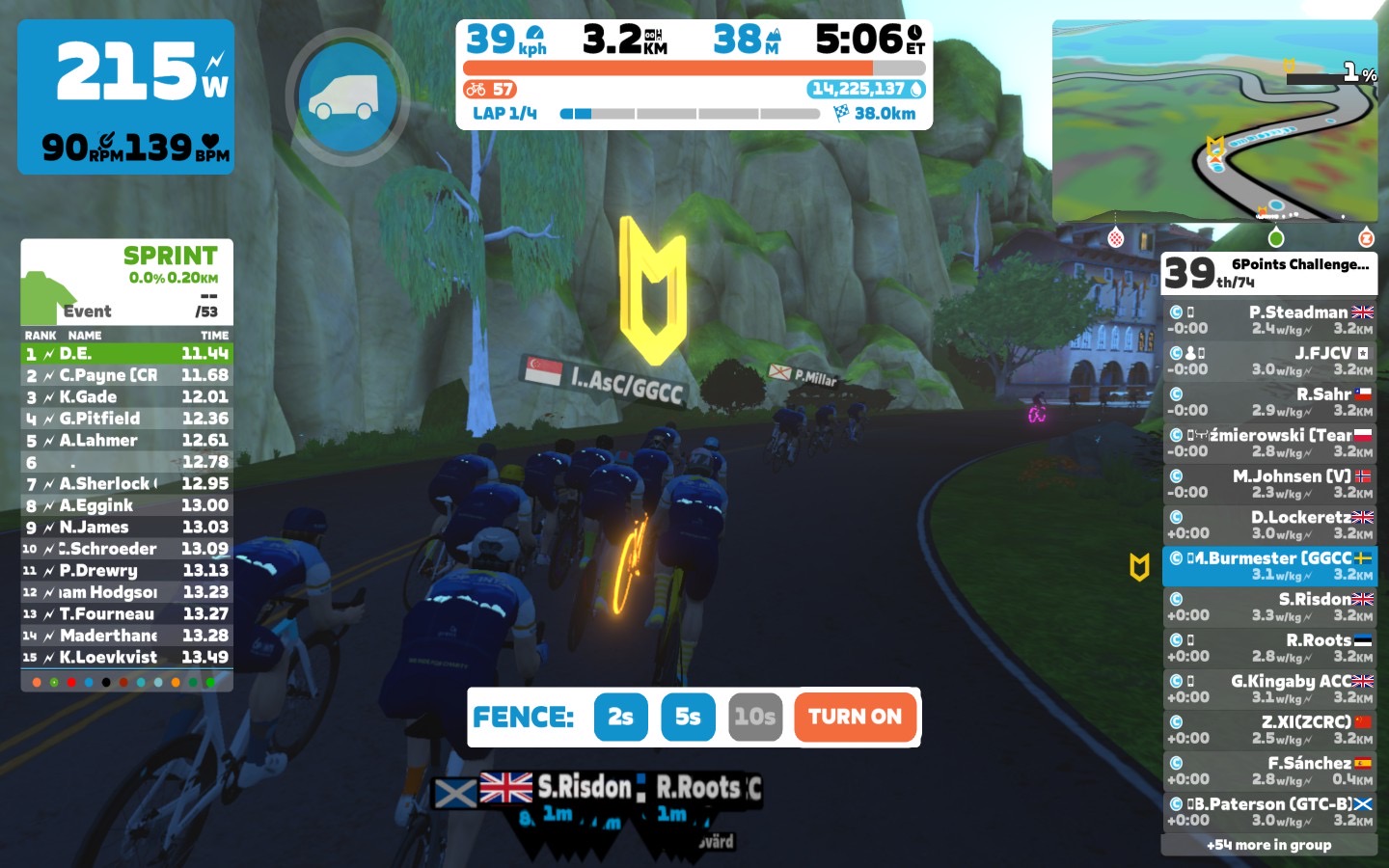
Task: Choose the 5s fence option
Action: pos(688,718)
